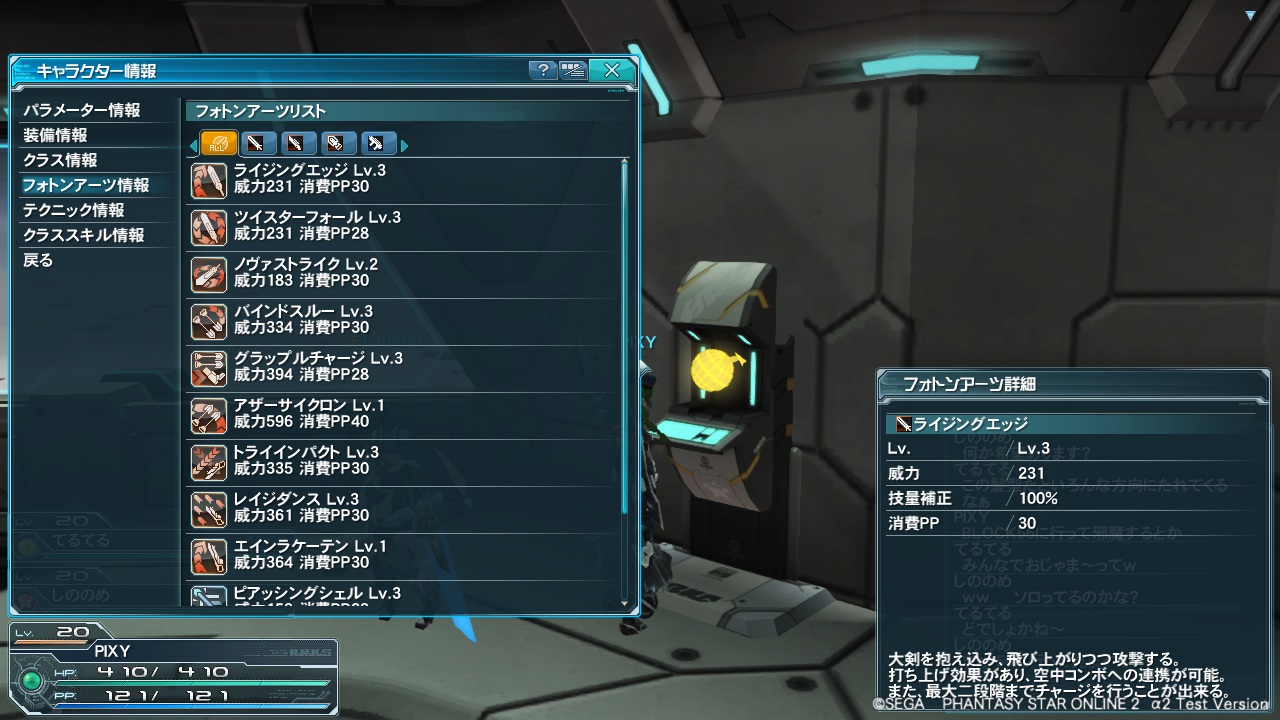This screenshot has width=1280, height=720.
Task: Open the help question mark button
Action: (542, 70)
